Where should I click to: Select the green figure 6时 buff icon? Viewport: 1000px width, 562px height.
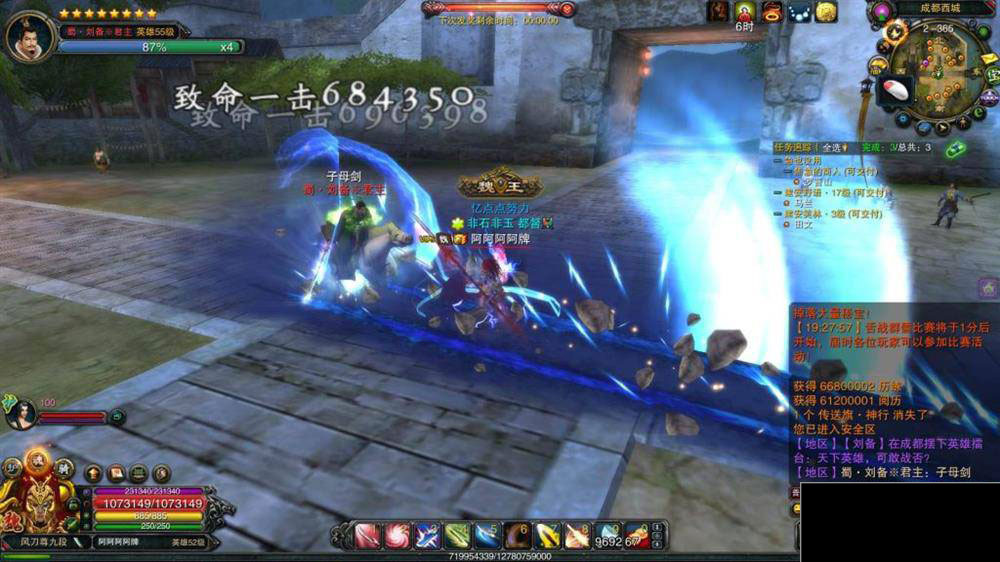tap(745, 12)
